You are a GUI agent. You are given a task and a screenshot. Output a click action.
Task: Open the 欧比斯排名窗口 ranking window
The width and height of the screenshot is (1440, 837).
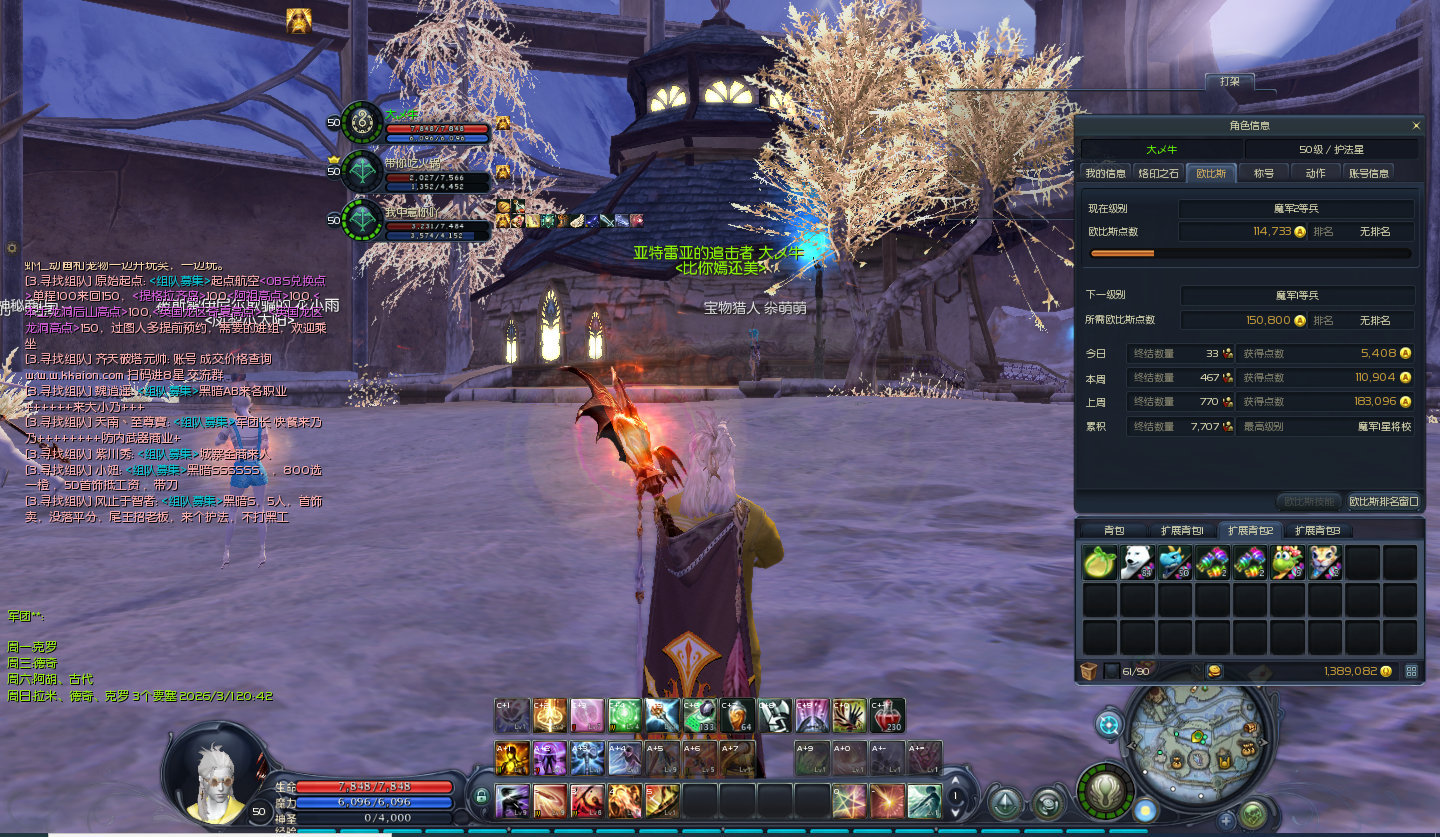(1383, 501)
